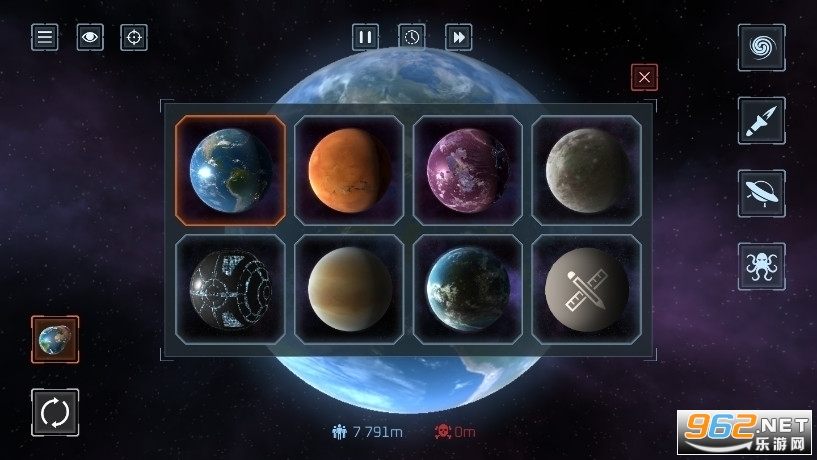Choose the octopus monster category
The width and height of the screenshot is (817, 460).
click(x=761, y=267)
